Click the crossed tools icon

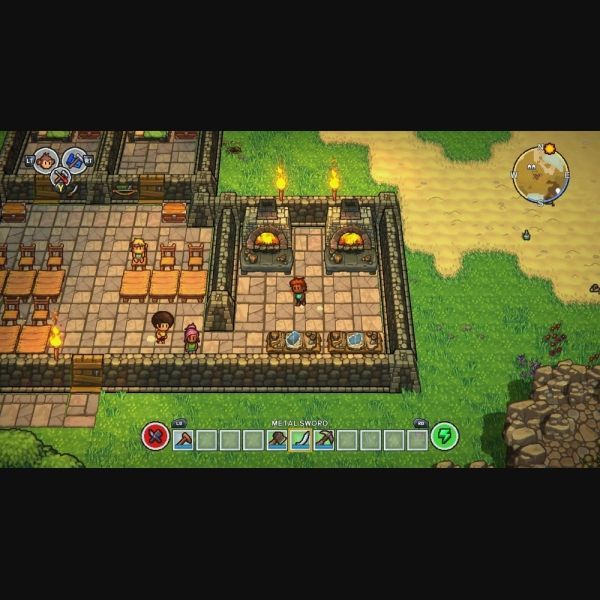(x=60, y=180)
